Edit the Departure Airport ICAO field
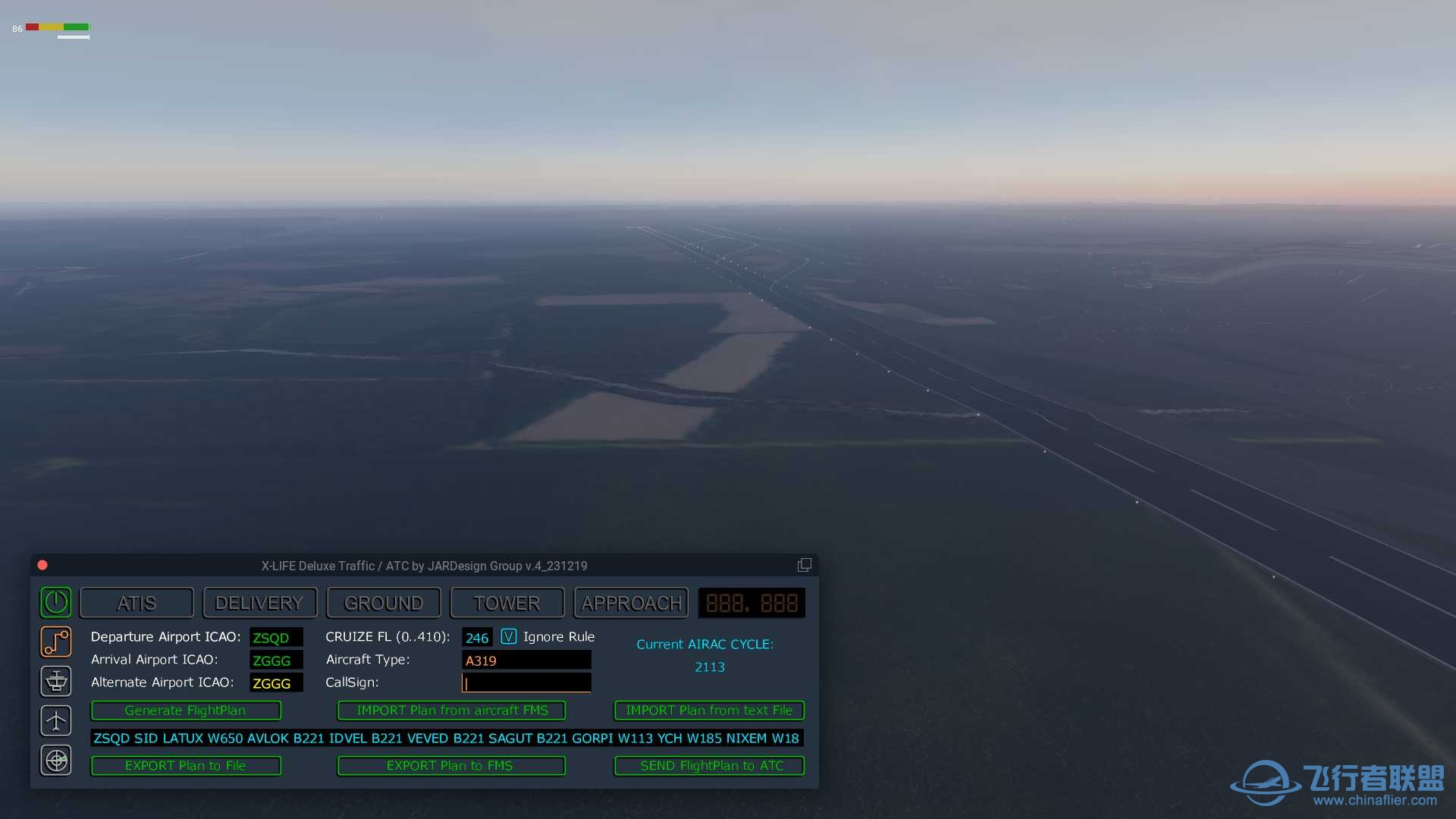The width and height of the screenshot is (1456, 819). tap(276, 638)
